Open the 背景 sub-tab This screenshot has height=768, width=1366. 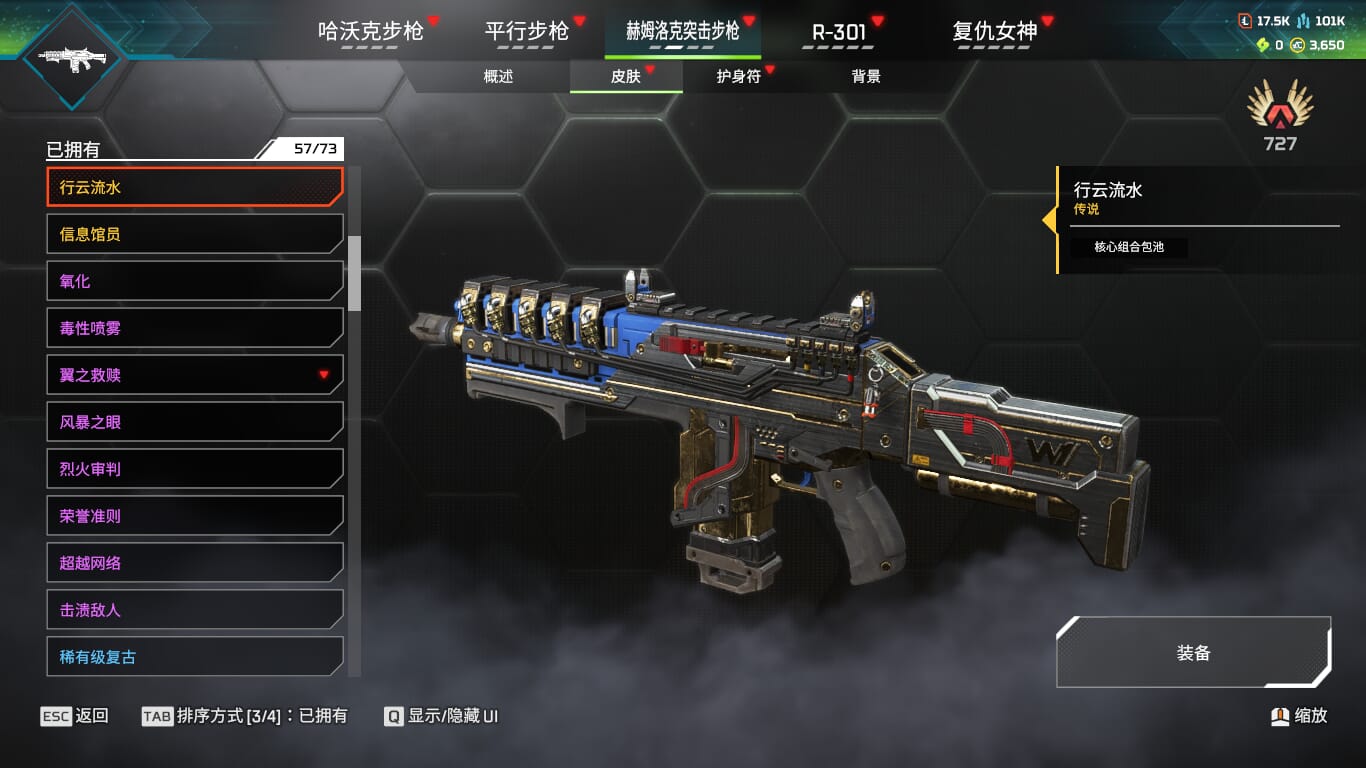pyautogui.click(x=866, y=76)
